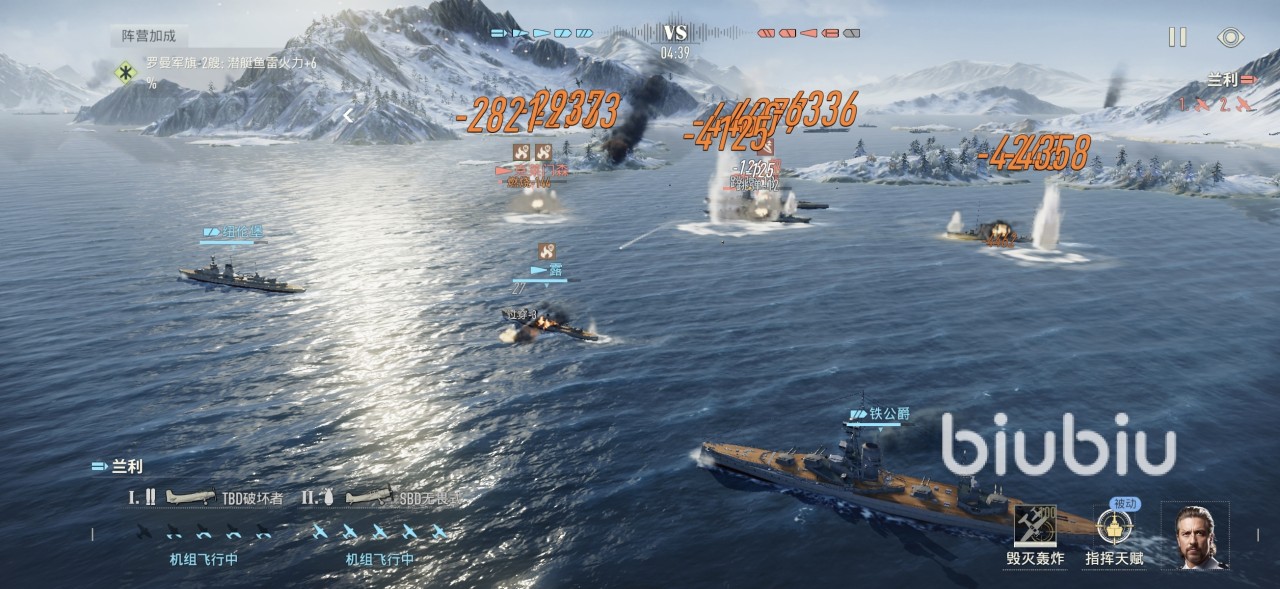Open the 阵营加成 faction bonus header
Image resolution: width=1280 pixels, height=589 pixels.
click(x=149, y=35)
